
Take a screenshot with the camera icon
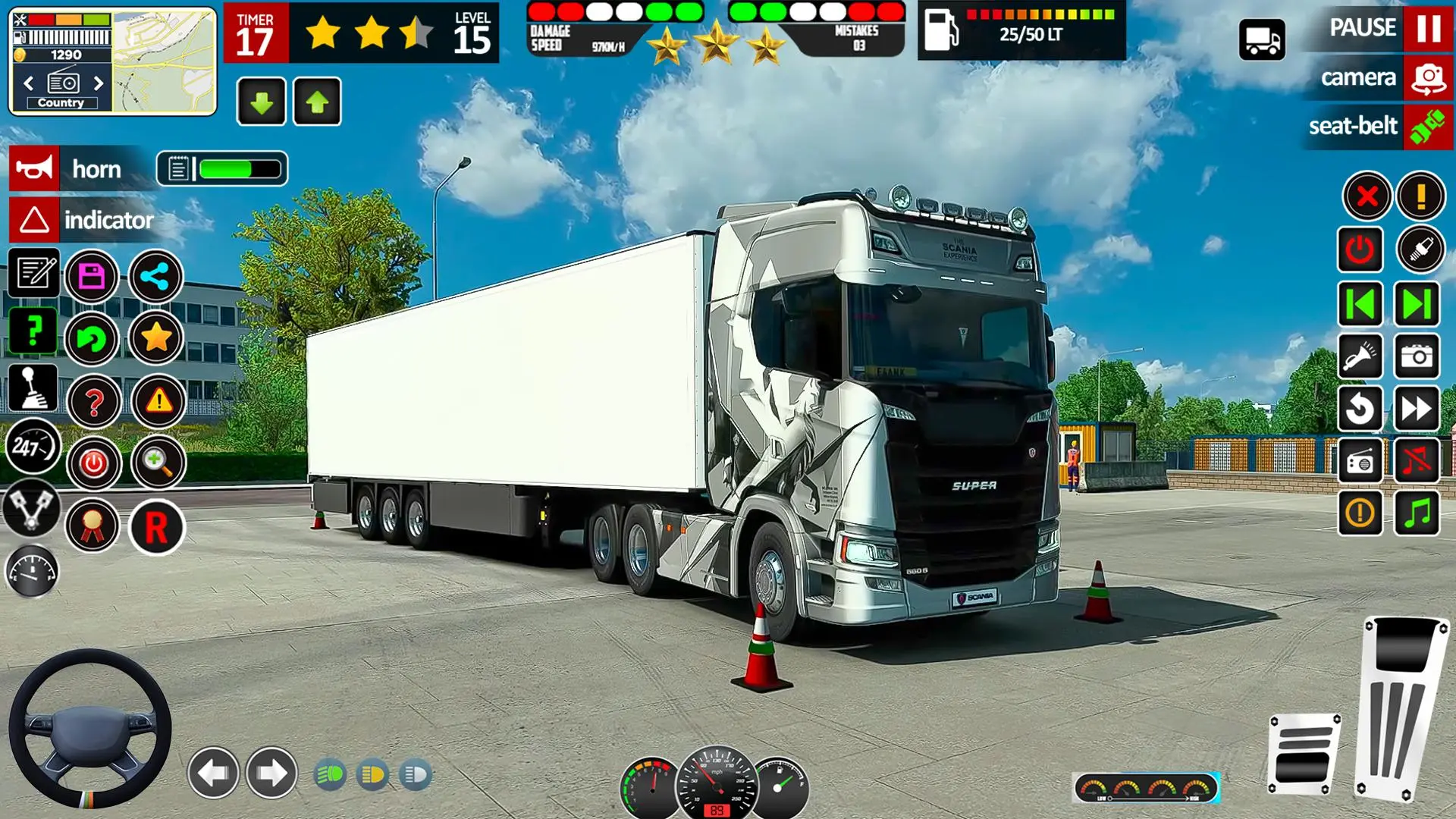(x=1416, y=356)
